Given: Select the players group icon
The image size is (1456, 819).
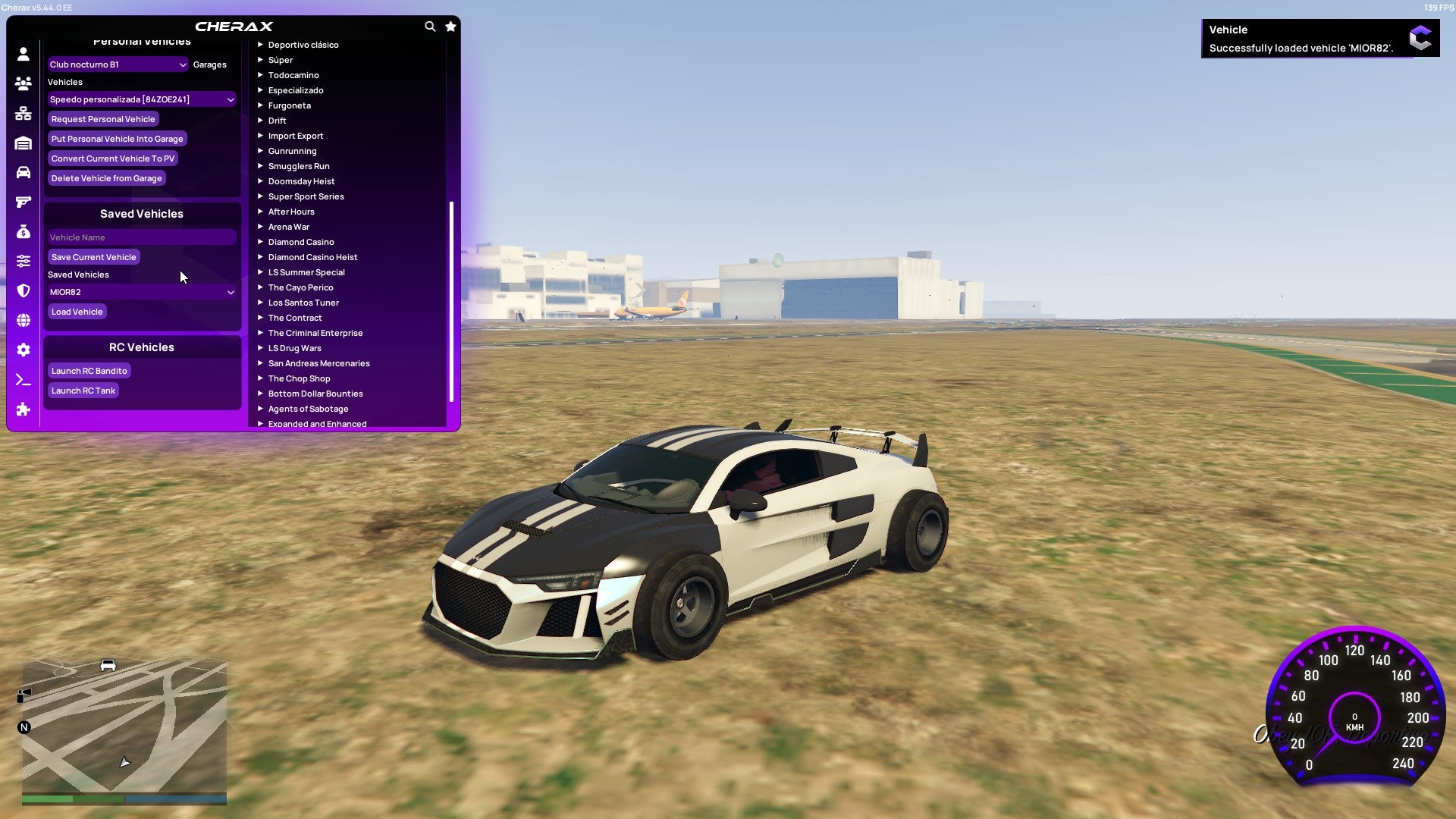Looking at the screenshot, I should pyautogui.click(x=23, y=83).
